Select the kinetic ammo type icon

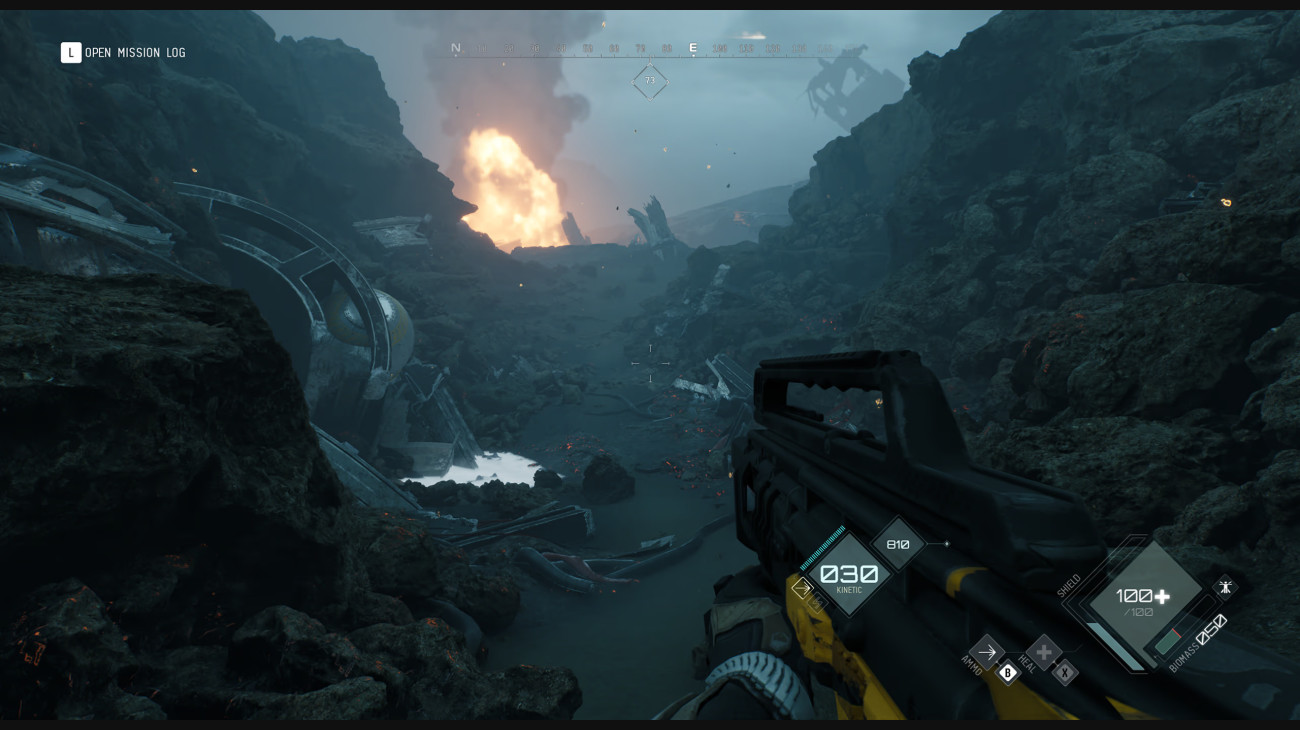point(801,589)
